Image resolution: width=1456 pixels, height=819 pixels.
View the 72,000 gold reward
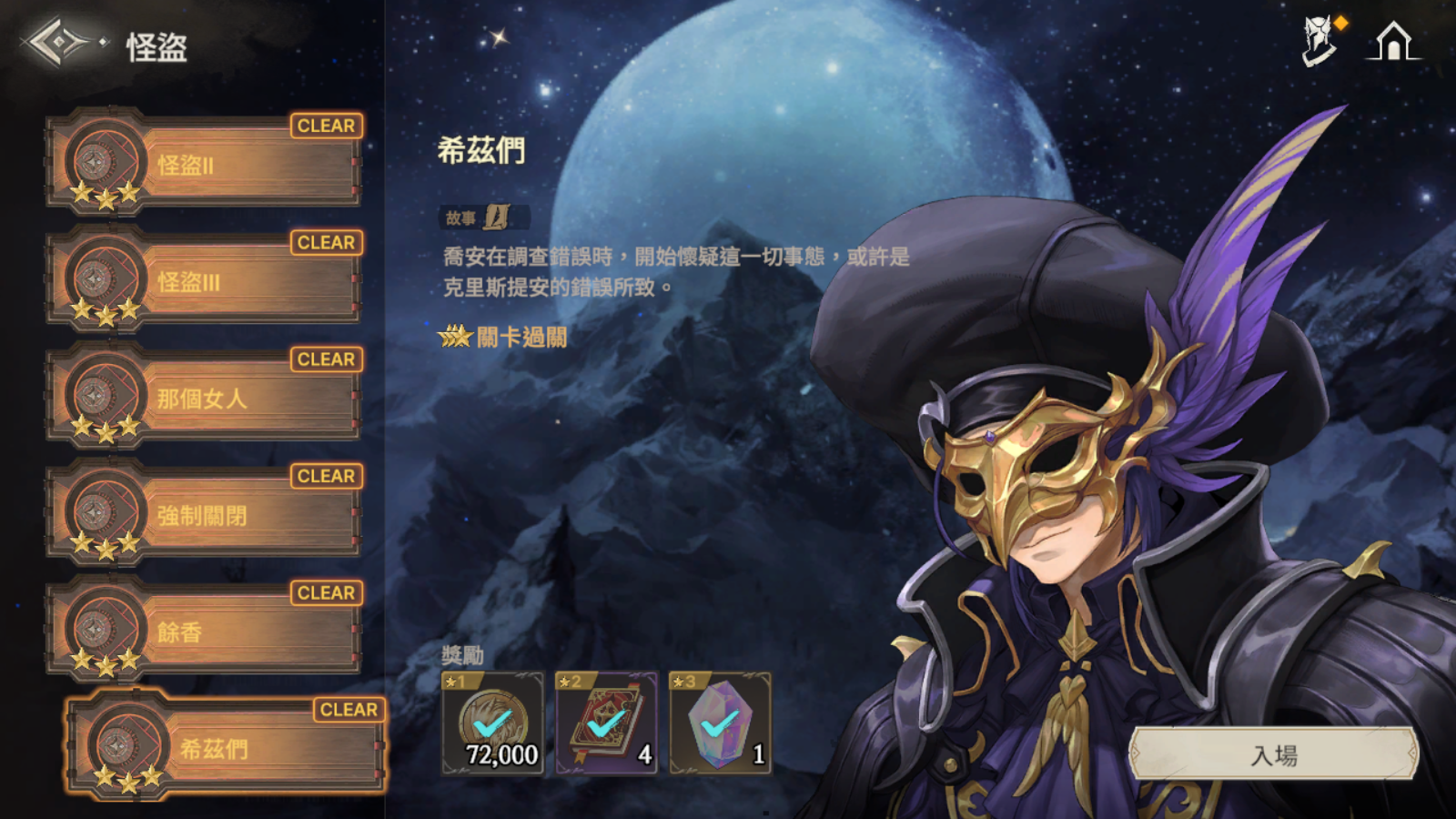point(492,724)
